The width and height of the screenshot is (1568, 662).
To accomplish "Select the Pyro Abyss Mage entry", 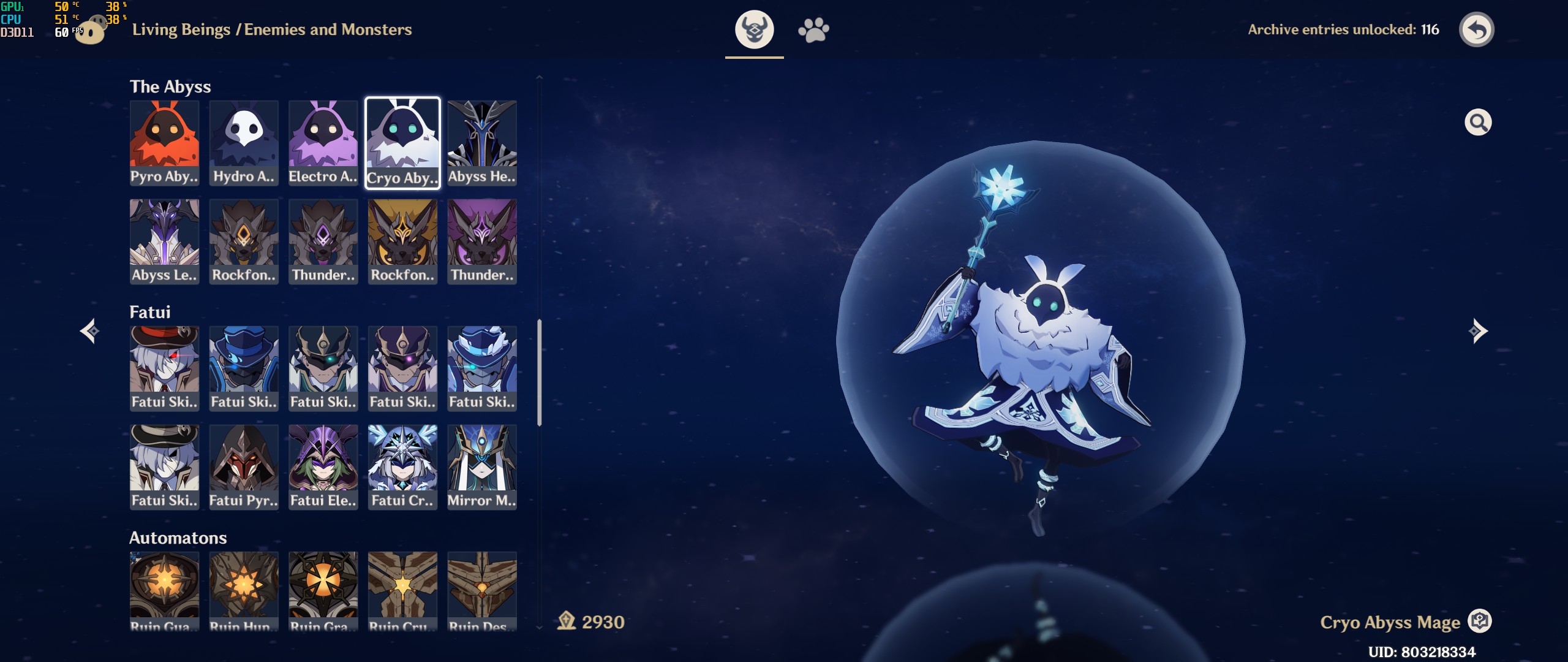I will coord(164,143).
